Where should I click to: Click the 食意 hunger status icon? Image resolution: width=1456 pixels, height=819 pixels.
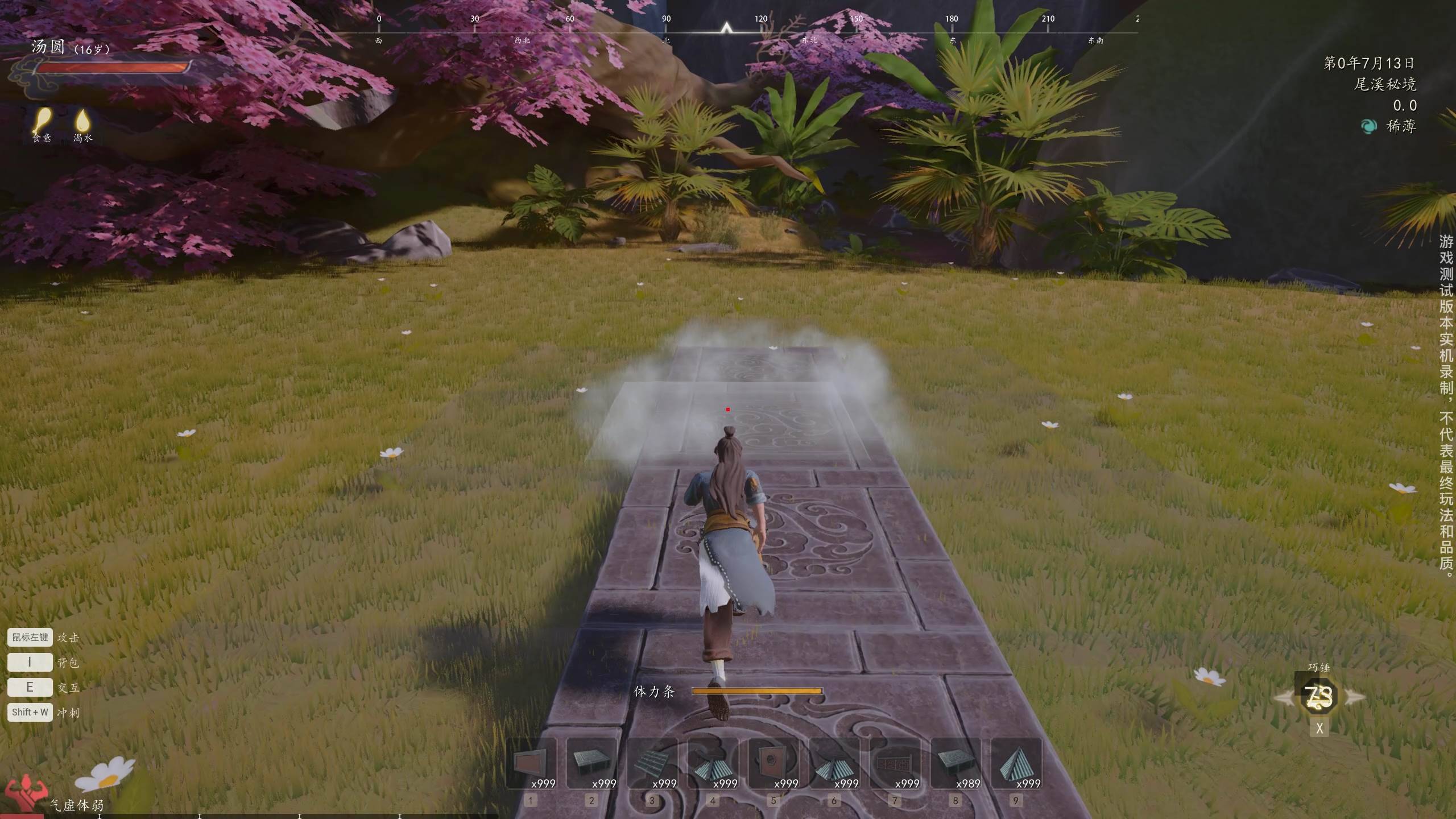click(42, 120)
